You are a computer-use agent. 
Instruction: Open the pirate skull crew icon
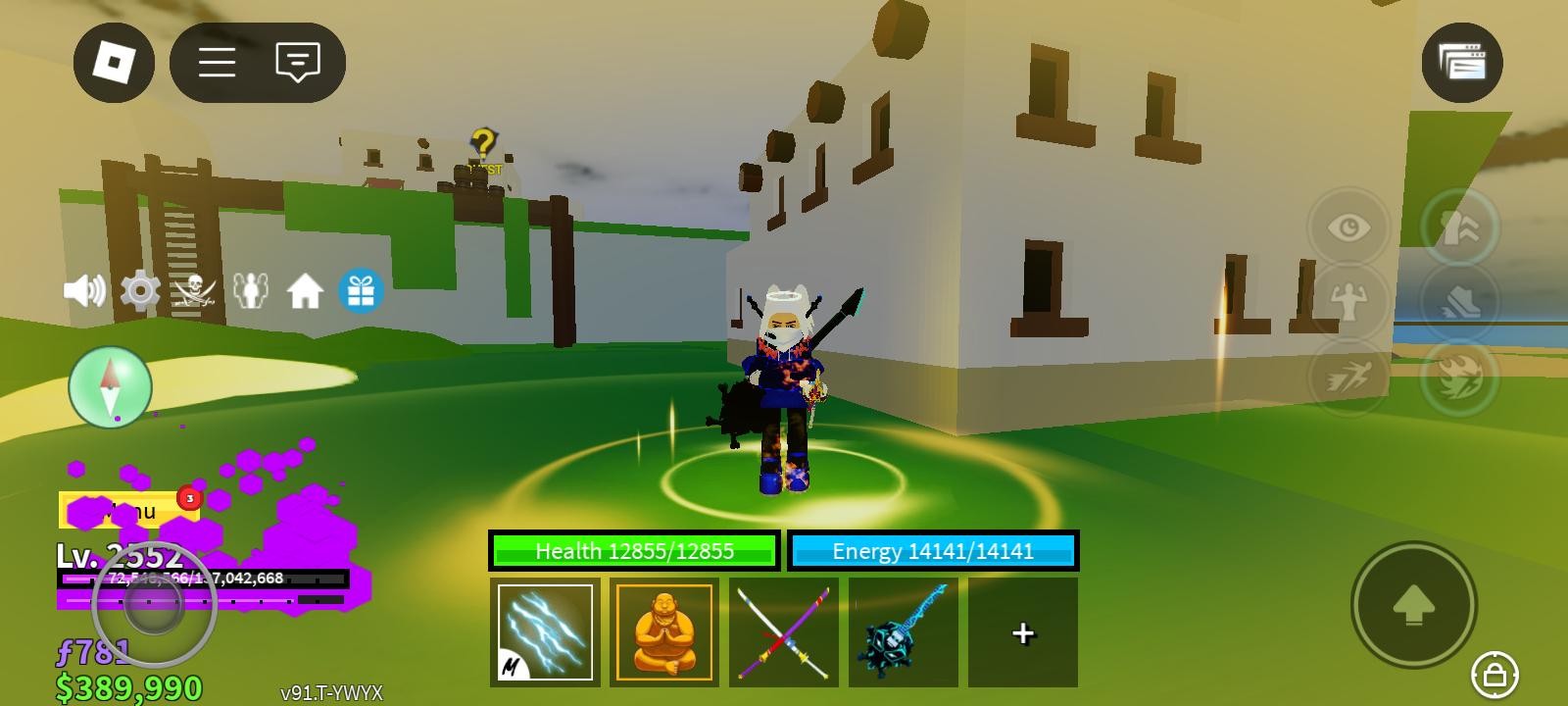194,291
